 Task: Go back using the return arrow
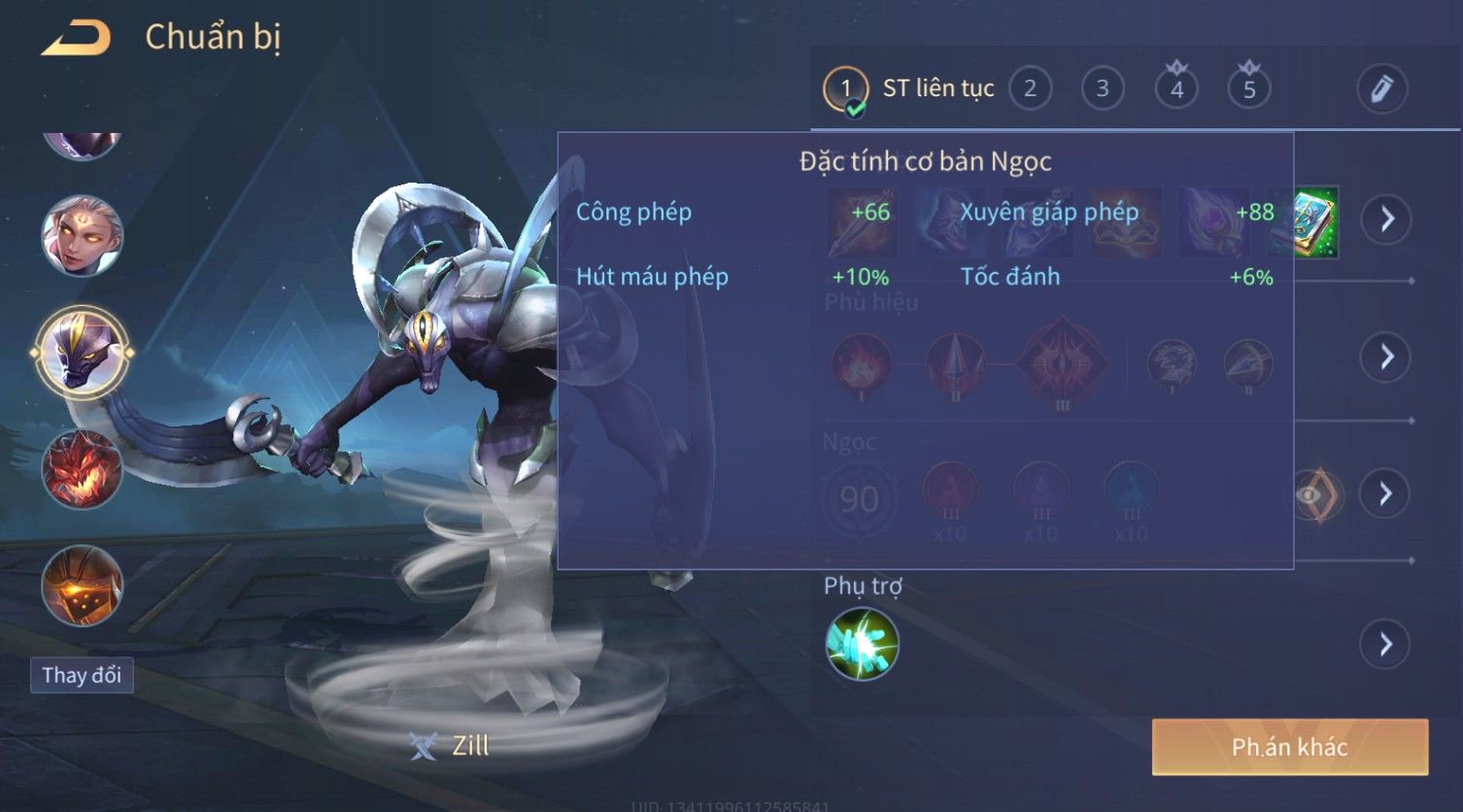pyautogui.click(x=76, y=38)
